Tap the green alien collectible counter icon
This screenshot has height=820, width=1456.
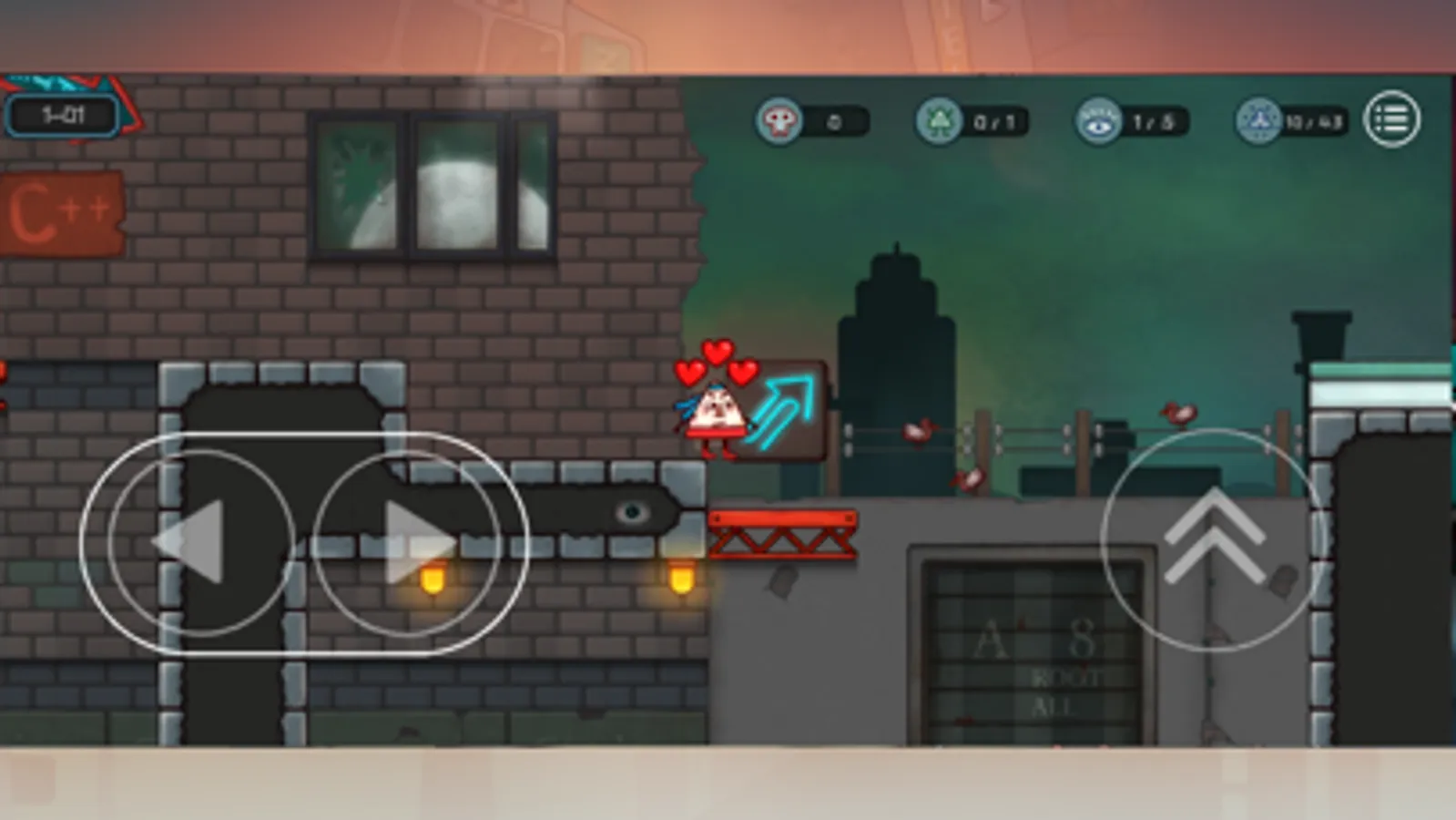(942, 118)
